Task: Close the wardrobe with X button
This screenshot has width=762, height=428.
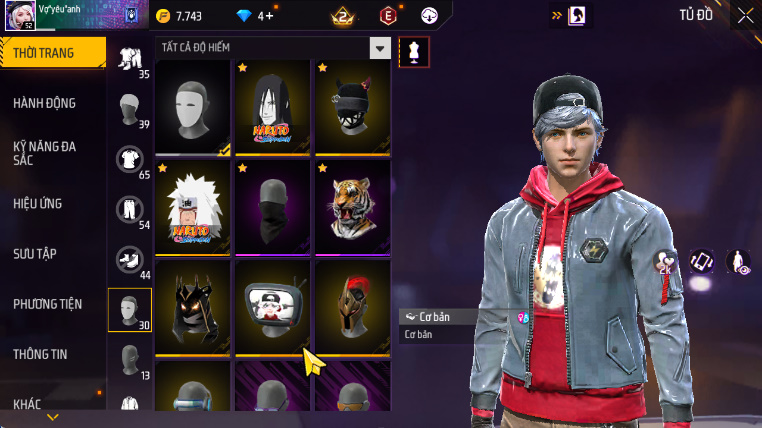Action: click(x=745, y=15)
